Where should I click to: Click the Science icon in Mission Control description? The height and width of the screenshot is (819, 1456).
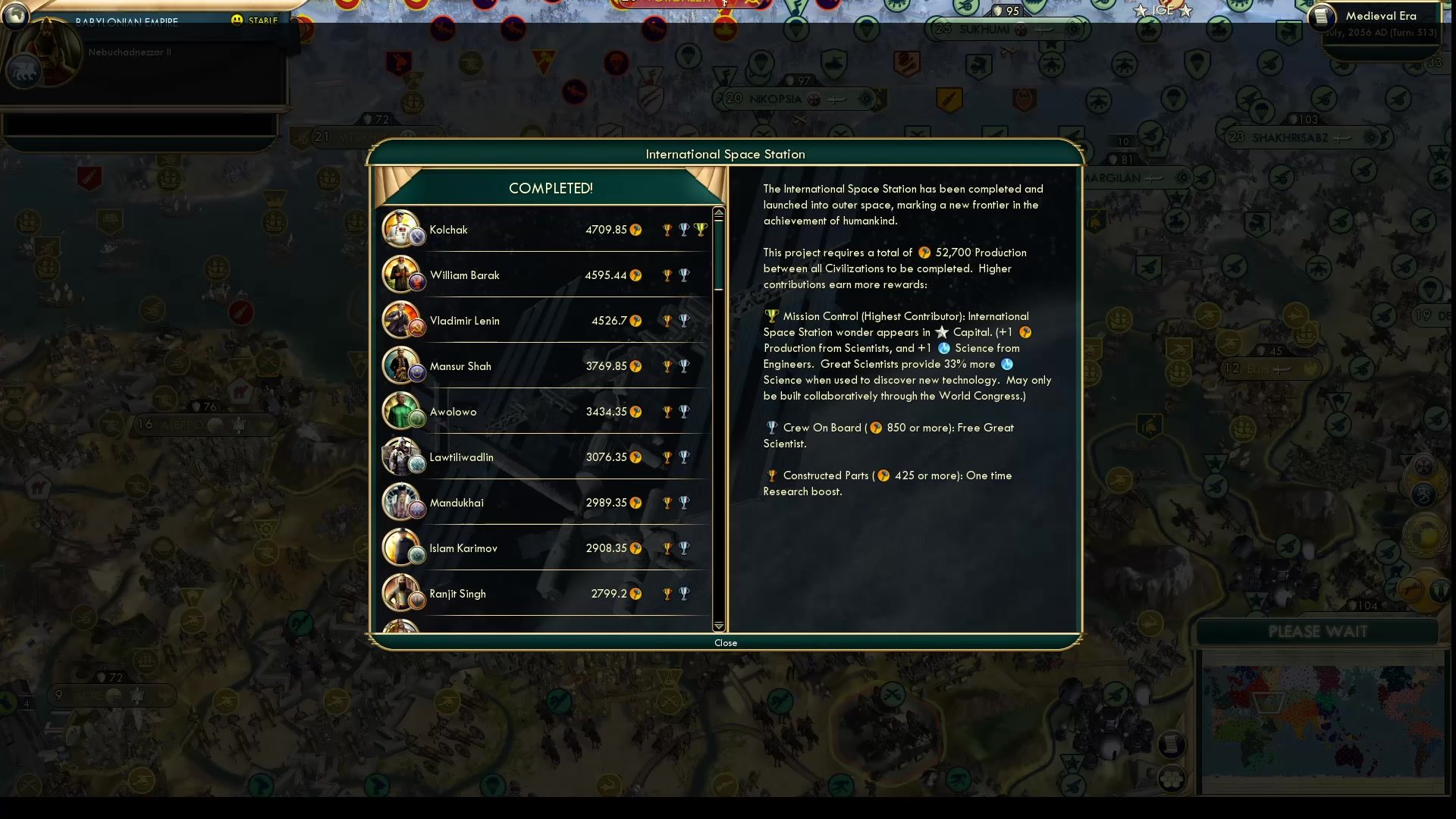click(x=943, y=348)
